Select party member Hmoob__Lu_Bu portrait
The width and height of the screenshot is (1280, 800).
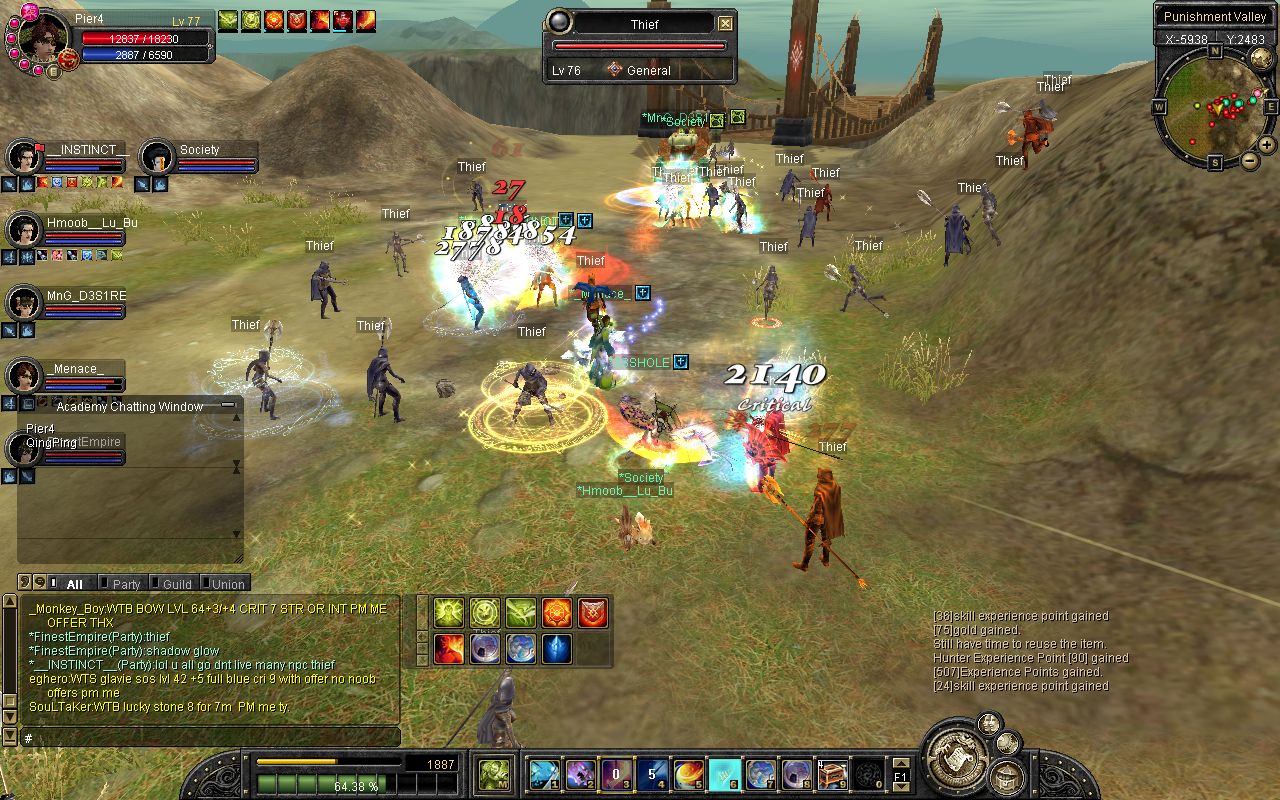22,230
